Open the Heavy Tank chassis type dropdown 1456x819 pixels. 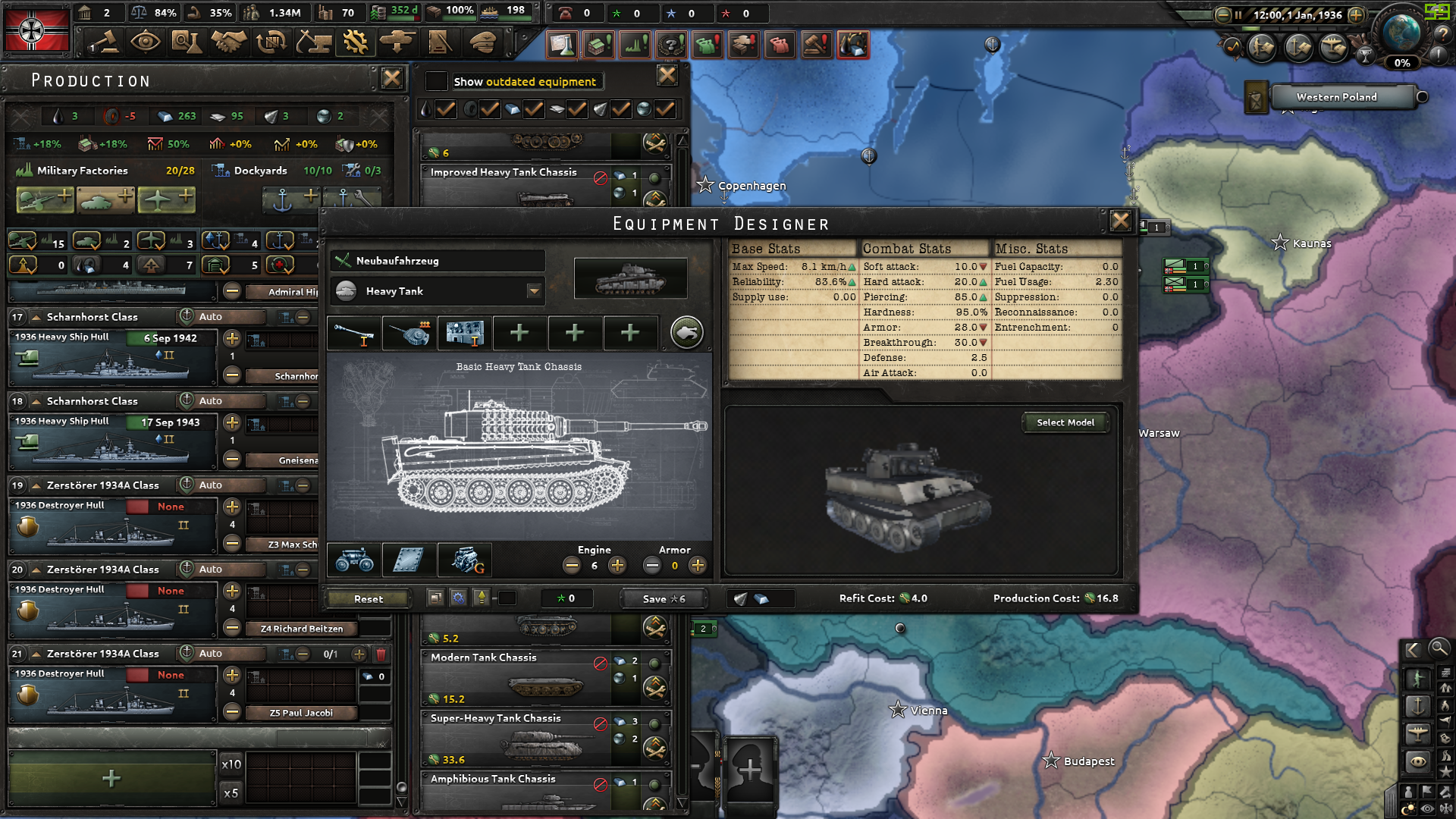[534, 290]
